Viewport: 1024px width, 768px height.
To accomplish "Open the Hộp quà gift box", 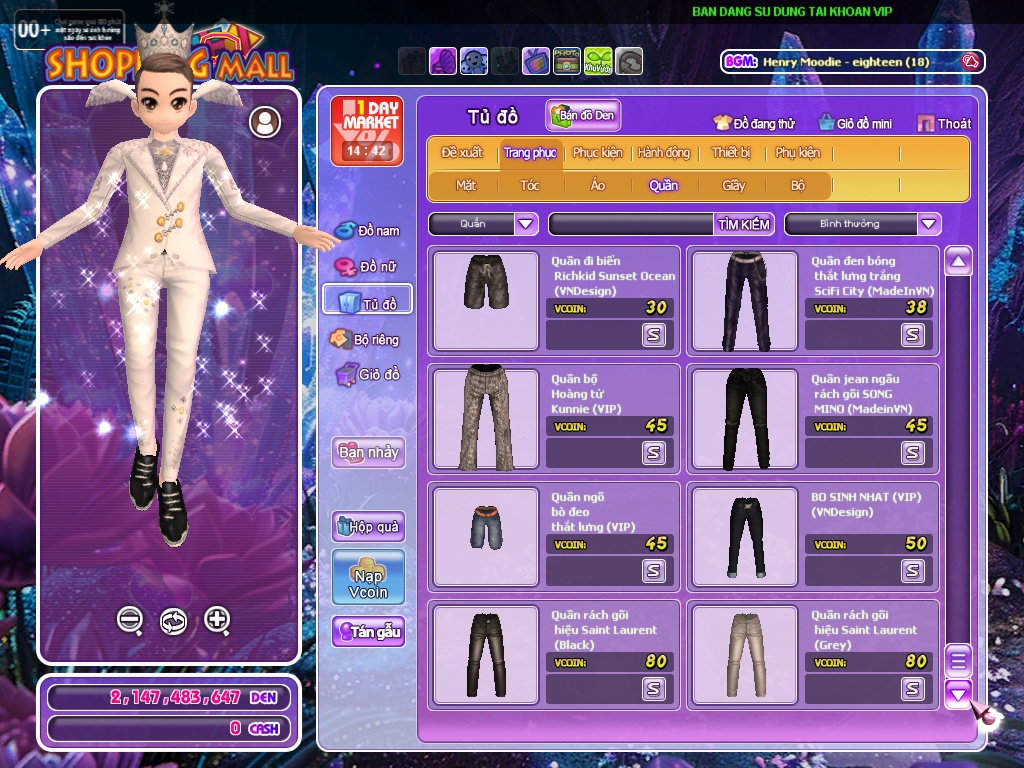I will (368, 526).
